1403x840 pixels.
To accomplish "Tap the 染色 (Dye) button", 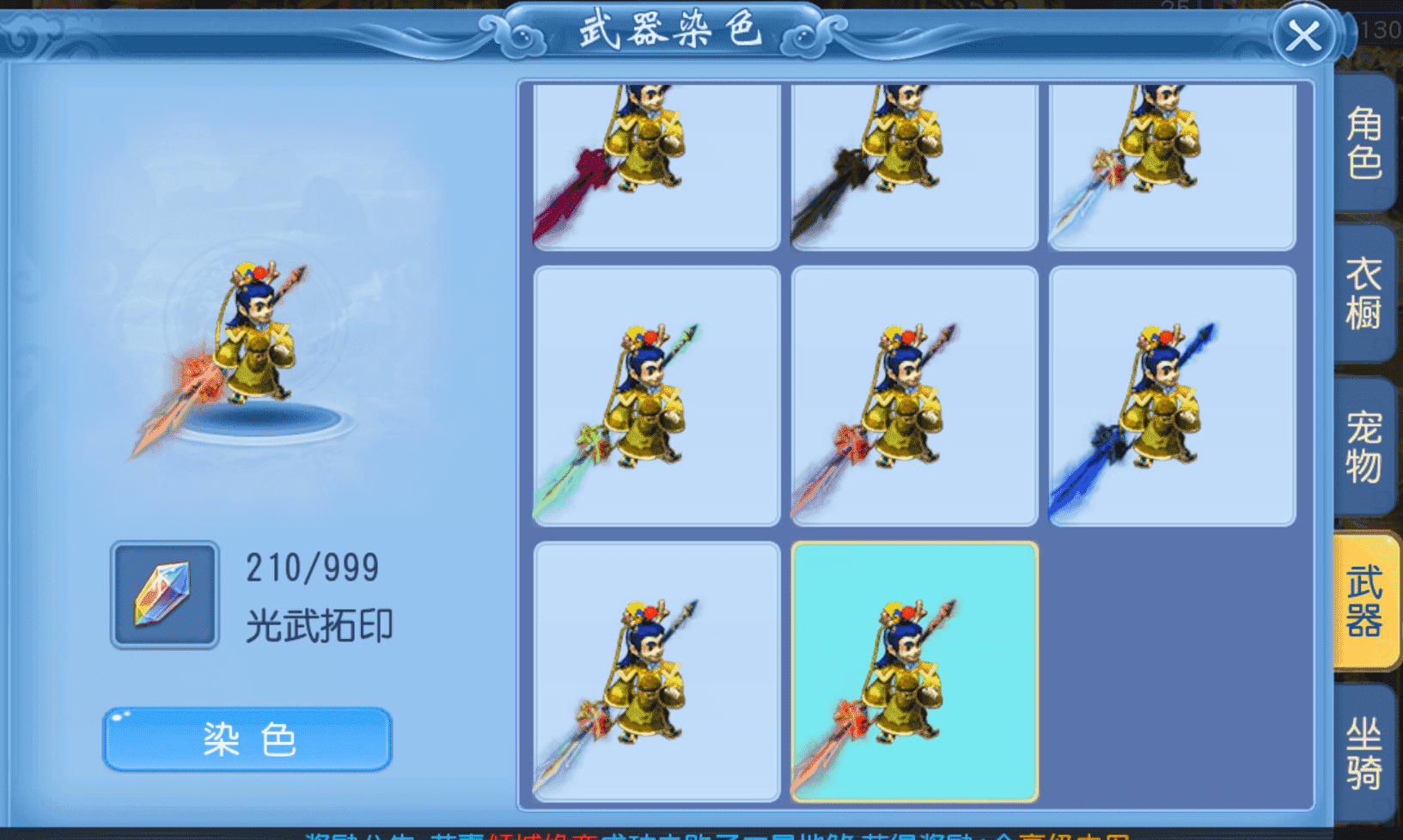I will click(x=247, y=740).
